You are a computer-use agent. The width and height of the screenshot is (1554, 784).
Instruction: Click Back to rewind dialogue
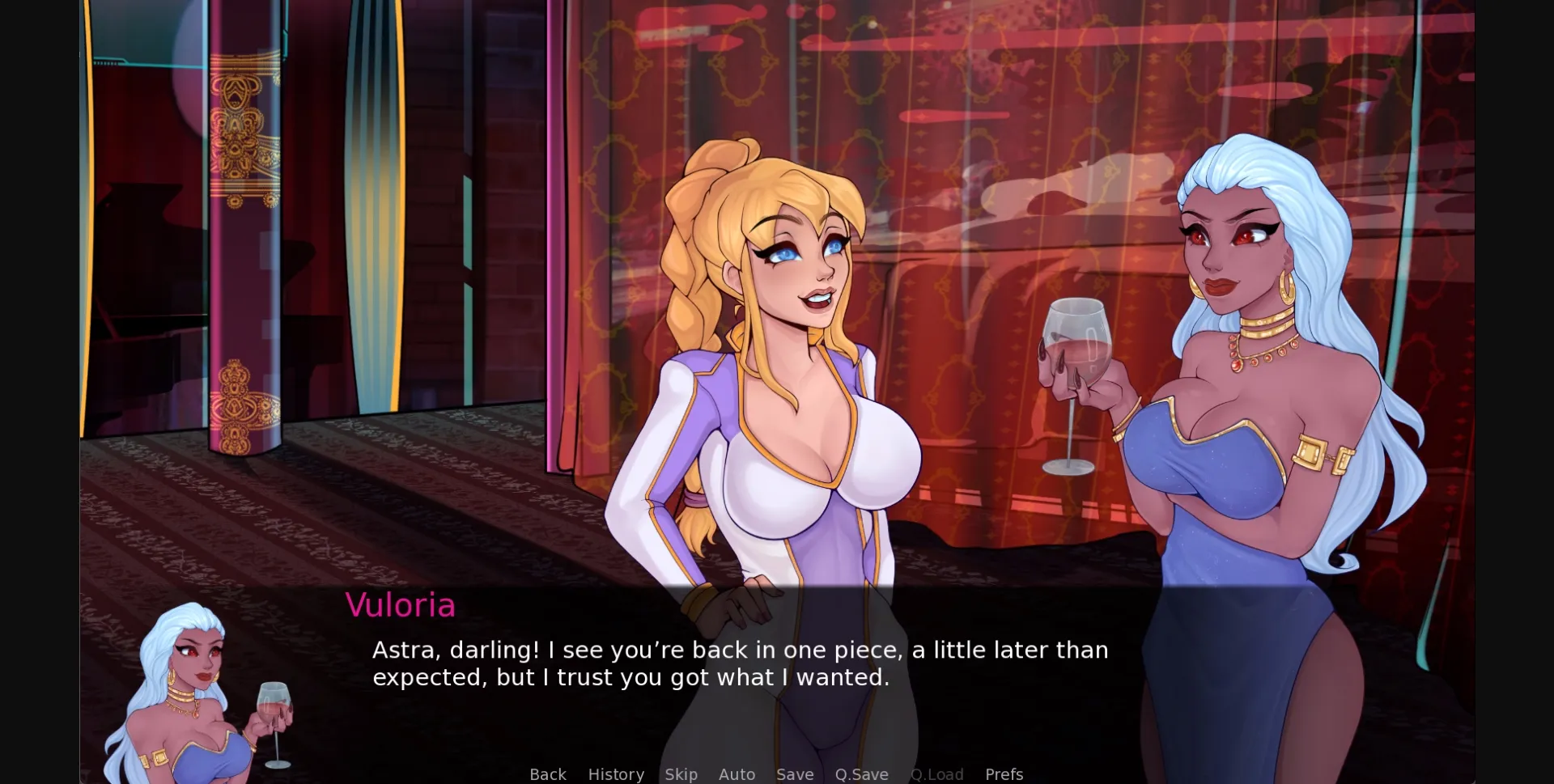(548, 774)
